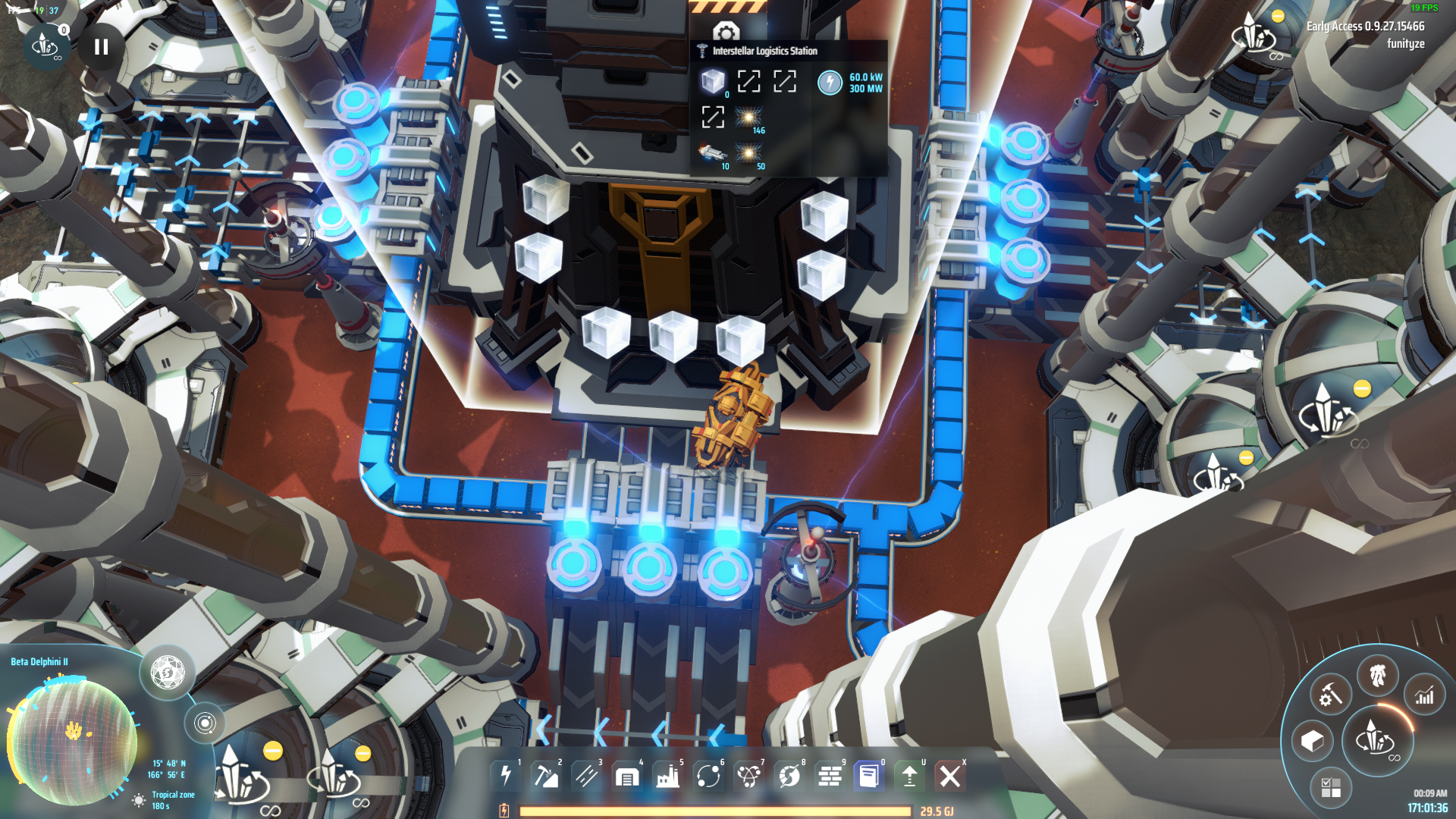
Task: Select the Power Facilities build category
Action: coord(506,776)
